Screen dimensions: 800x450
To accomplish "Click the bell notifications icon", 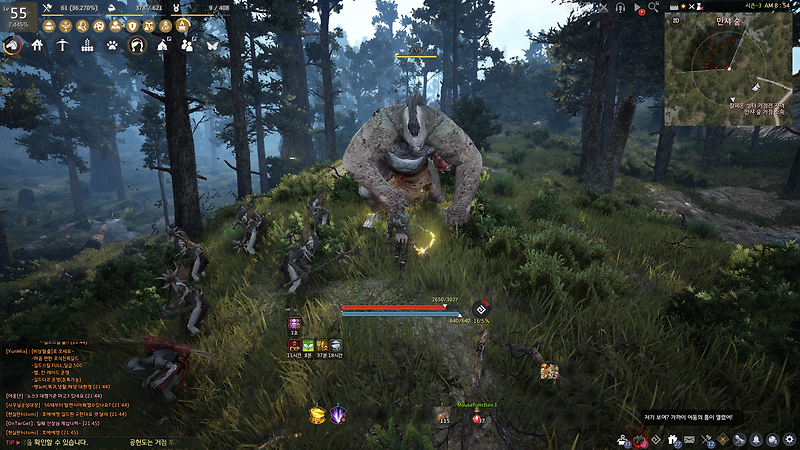I will (757, 439).
